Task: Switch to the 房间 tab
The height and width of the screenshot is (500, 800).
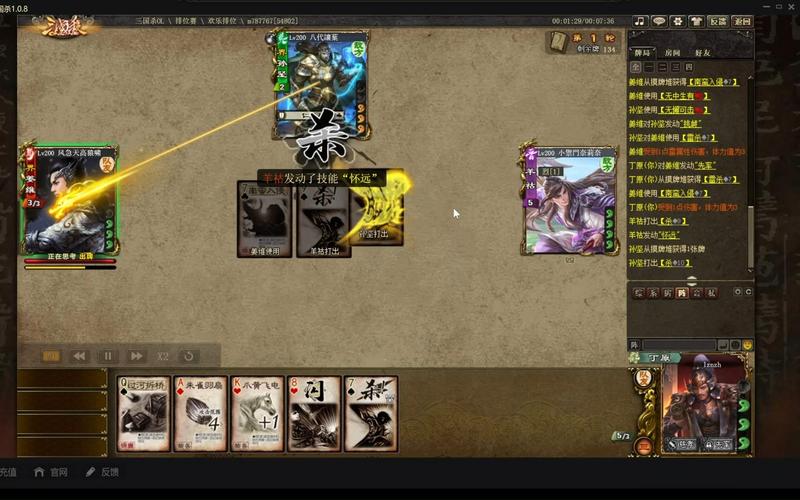Action: click(672, 53)
